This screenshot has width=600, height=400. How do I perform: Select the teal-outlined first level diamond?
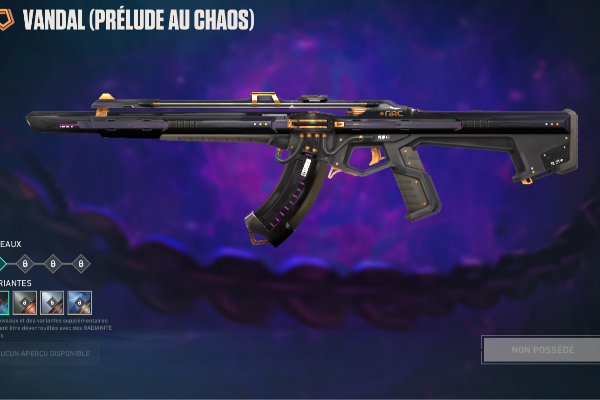tap(2, 264)
